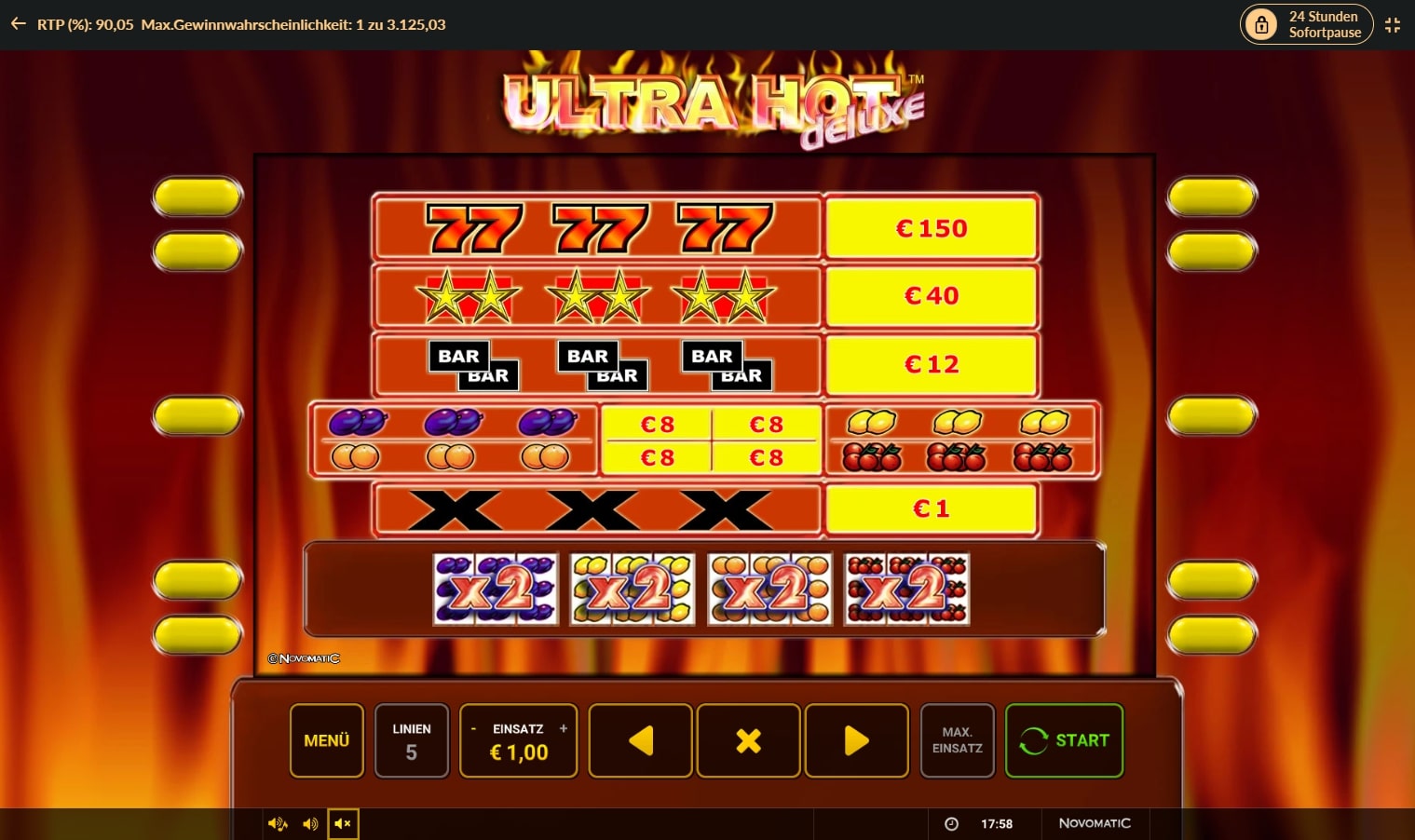
Task: Click the €1,00 Einsatz value field
Action: pyautogui.click(x=519, y=752)
